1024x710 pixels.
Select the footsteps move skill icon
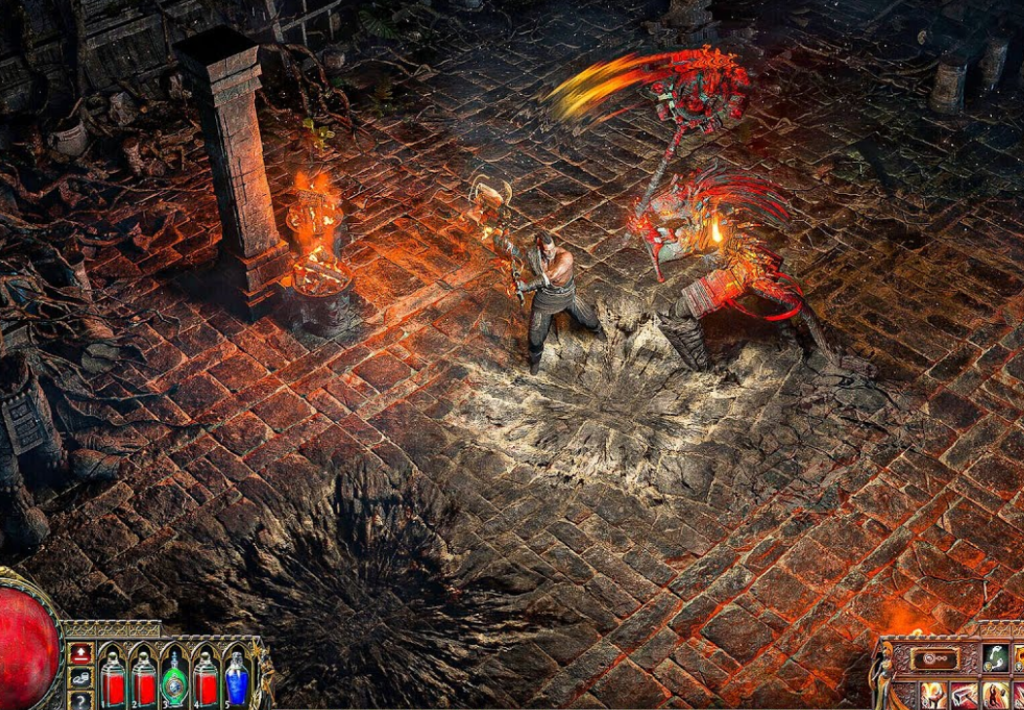993,658
